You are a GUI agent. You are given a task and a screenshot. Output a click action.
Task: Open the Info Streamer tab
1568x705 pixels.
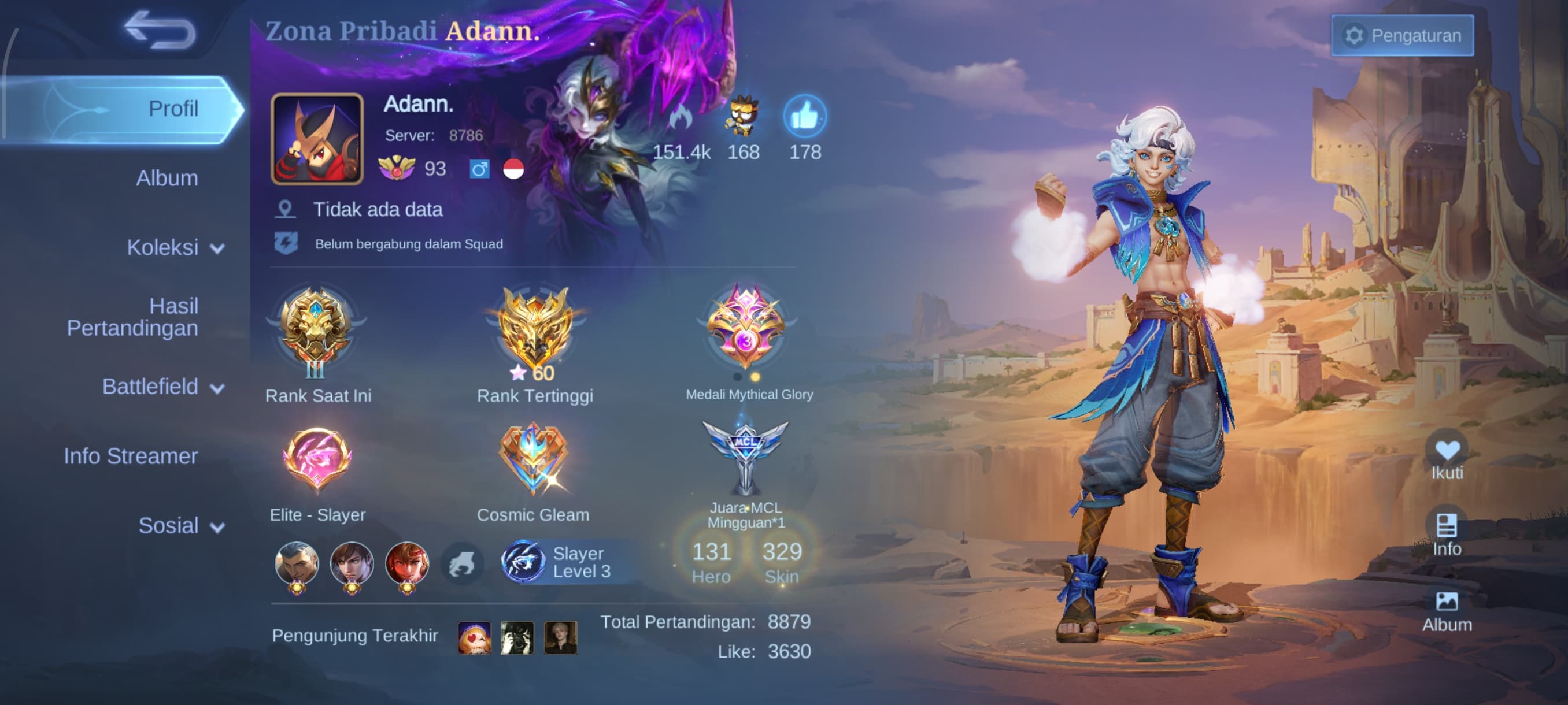pos(131,456)
